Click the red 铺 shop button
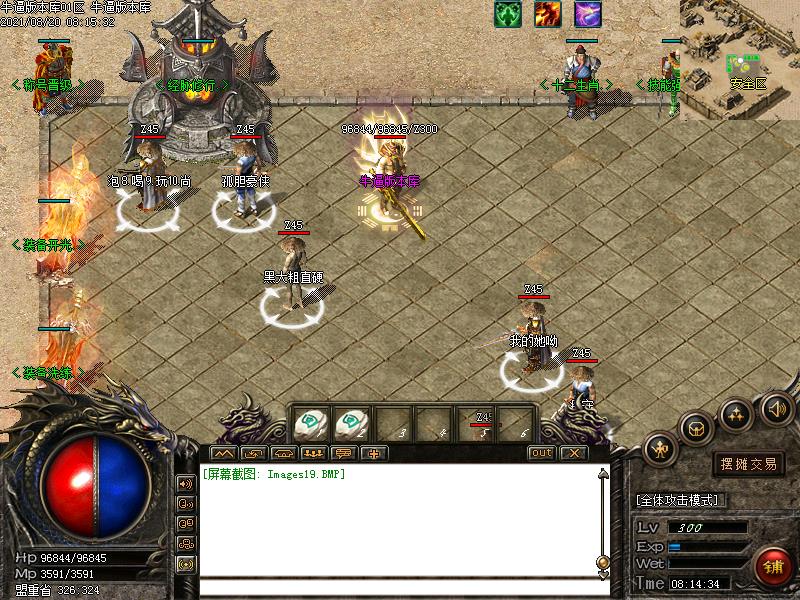Image resolution: width=800 pixels, height=600 pixels. click(x=772, y=567)
